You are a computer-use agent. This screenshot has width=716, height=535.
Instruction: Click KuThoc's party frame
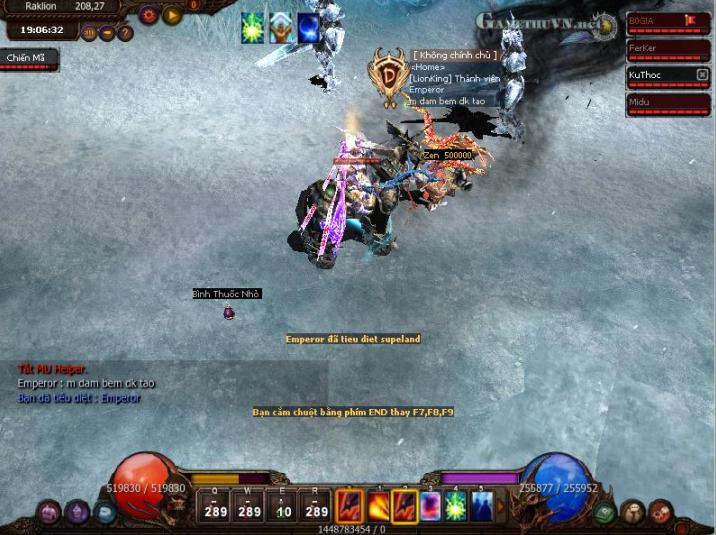(658, 75)
